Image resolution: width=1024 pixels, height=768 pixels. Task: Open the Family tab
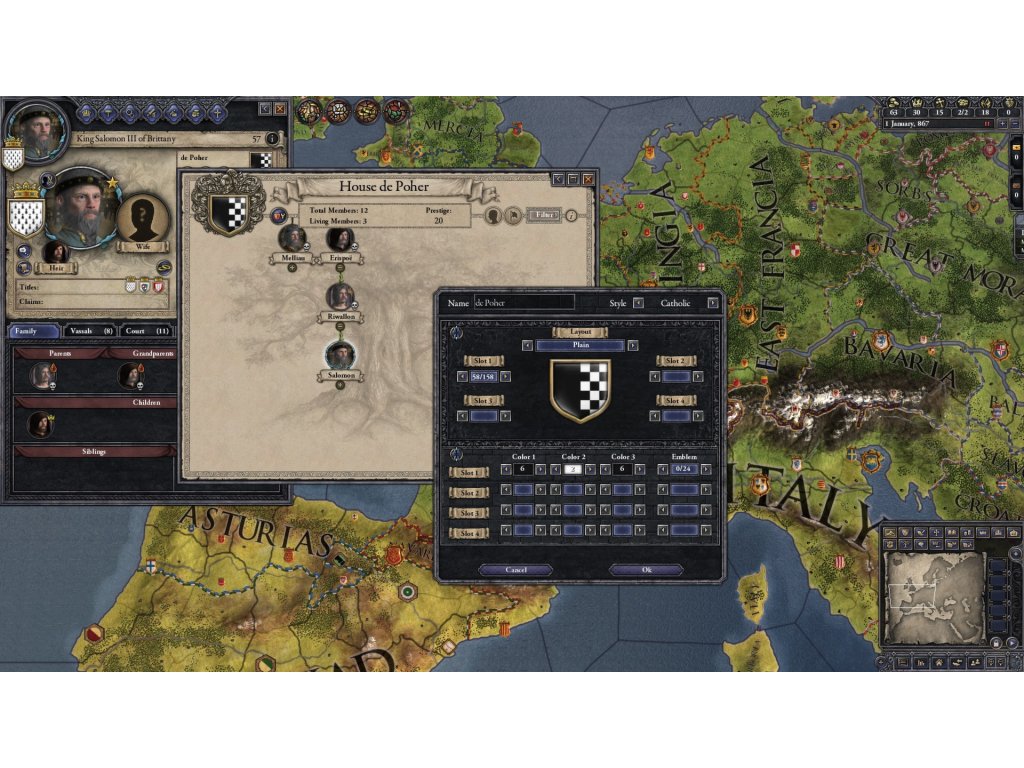[33, 330]
